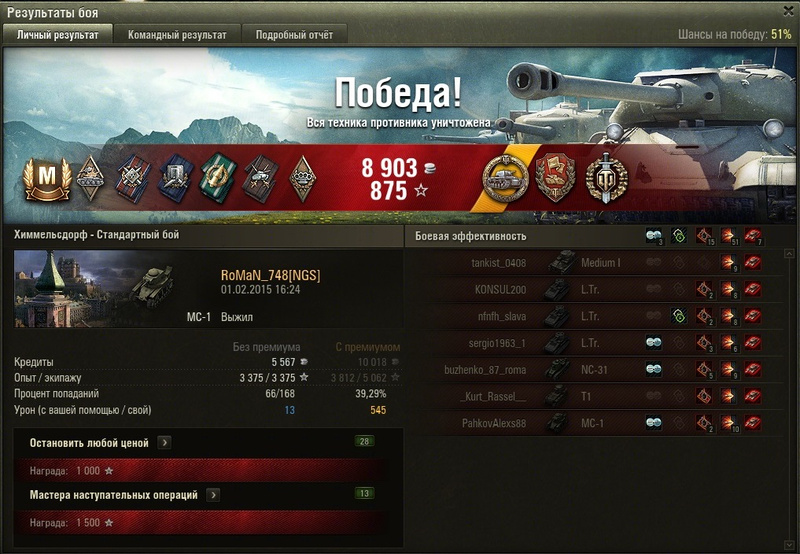Click the sergio1963_1 player row
800x554 pixels.
click(x=600, y=343)
